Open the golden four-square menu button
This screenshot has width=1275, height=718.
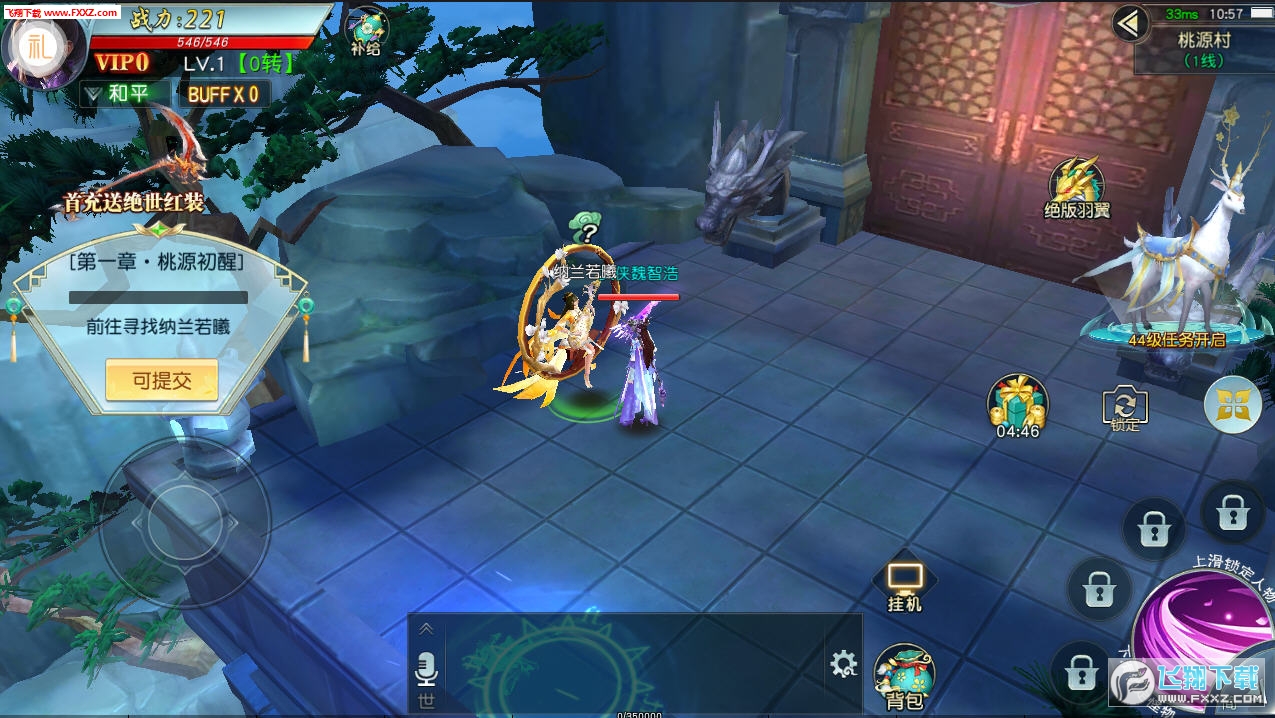[x=1232, y=405]
